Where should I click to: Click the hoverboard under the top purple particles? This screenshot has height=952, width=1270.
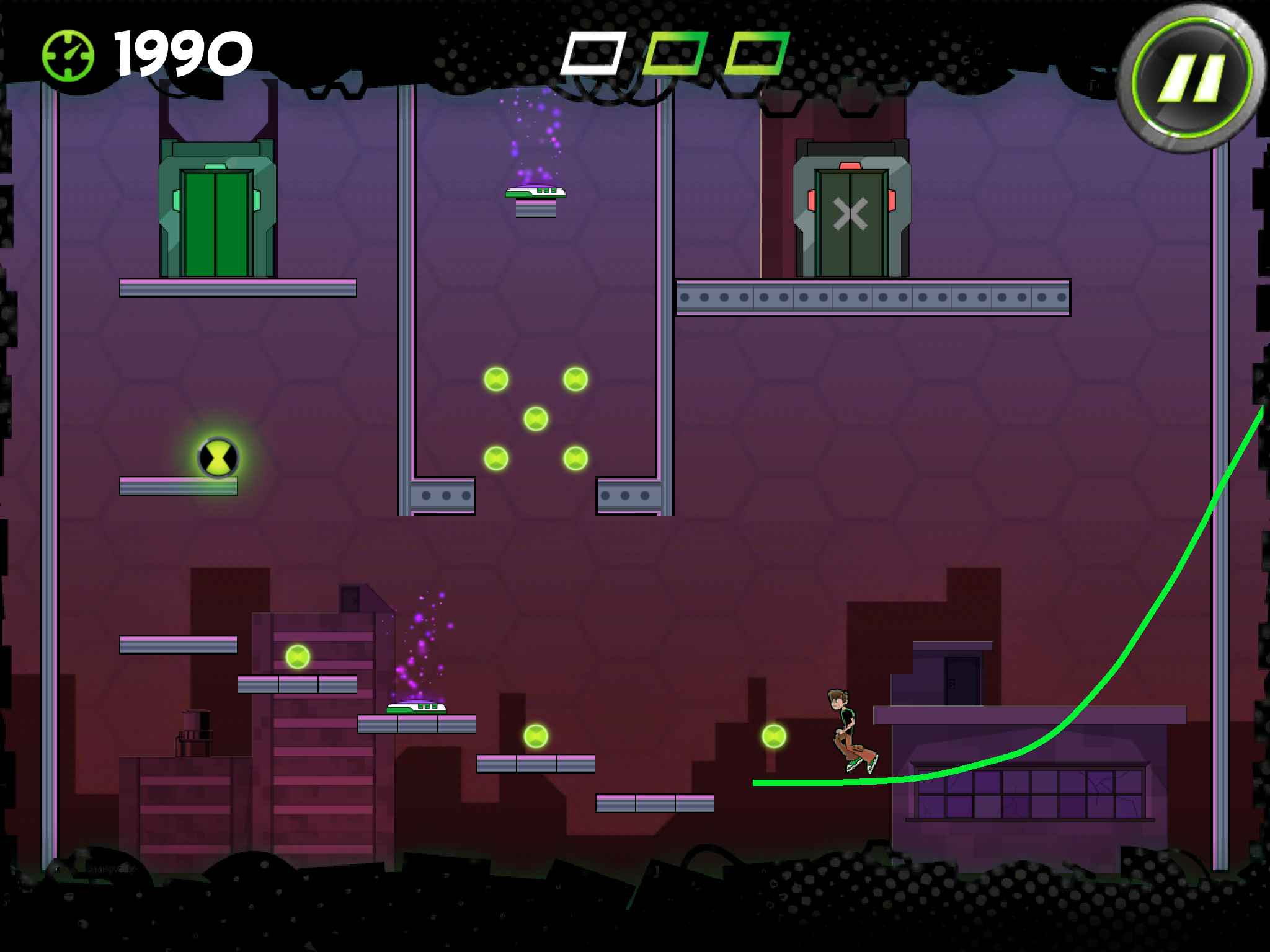pyautogui.click(x=536, y=193)
